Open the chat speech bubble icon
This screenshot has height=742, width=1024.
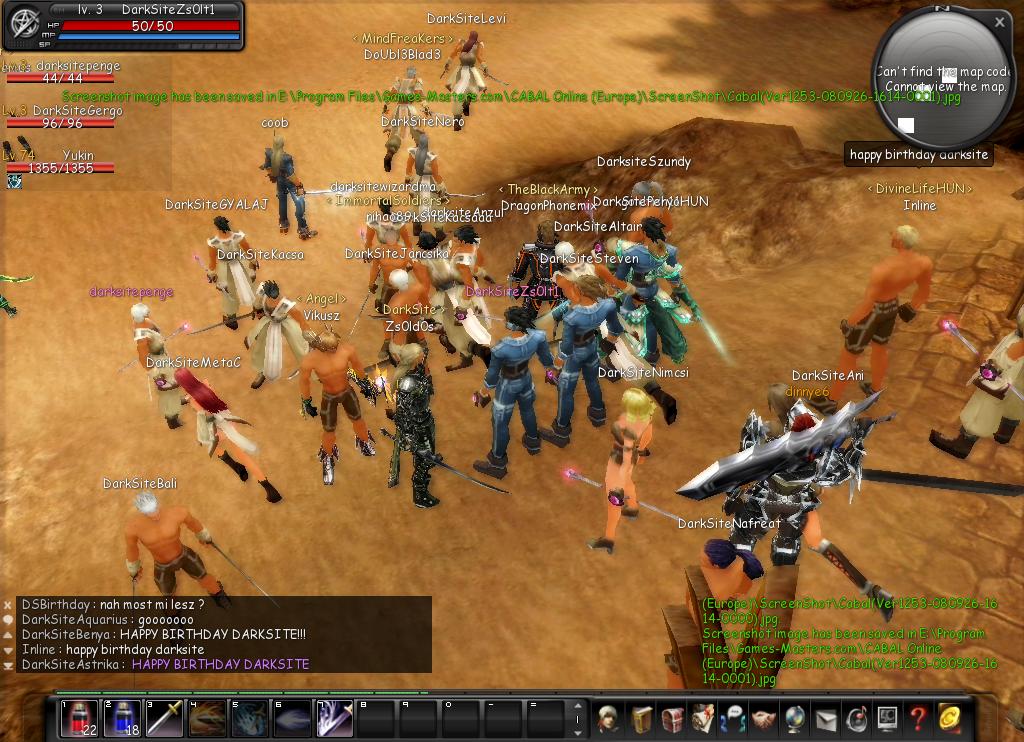pyautogui.click(x=734, y=718)
